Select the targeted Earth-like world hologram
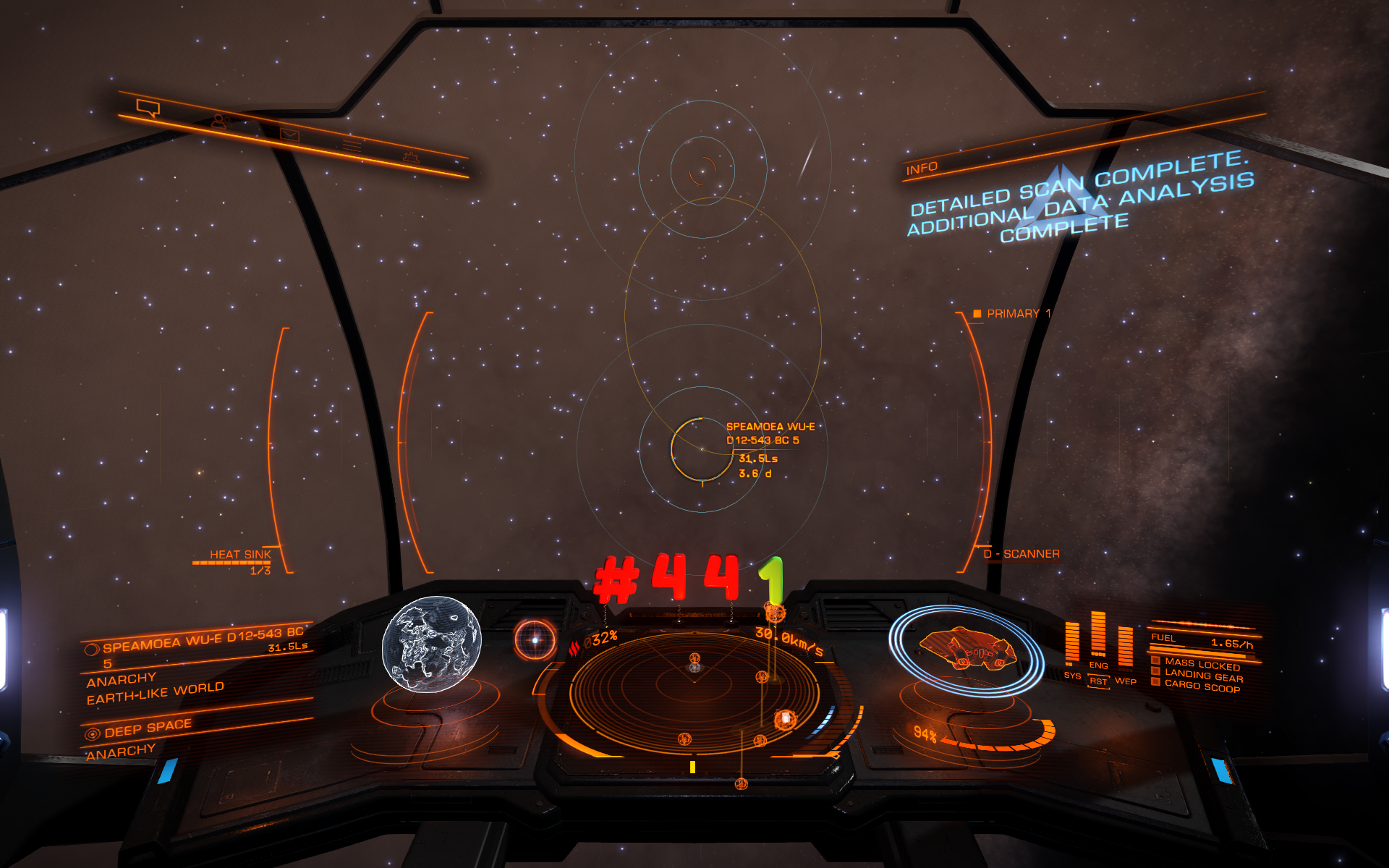Viewport: 1389px width, 868px height. (431, 644)
